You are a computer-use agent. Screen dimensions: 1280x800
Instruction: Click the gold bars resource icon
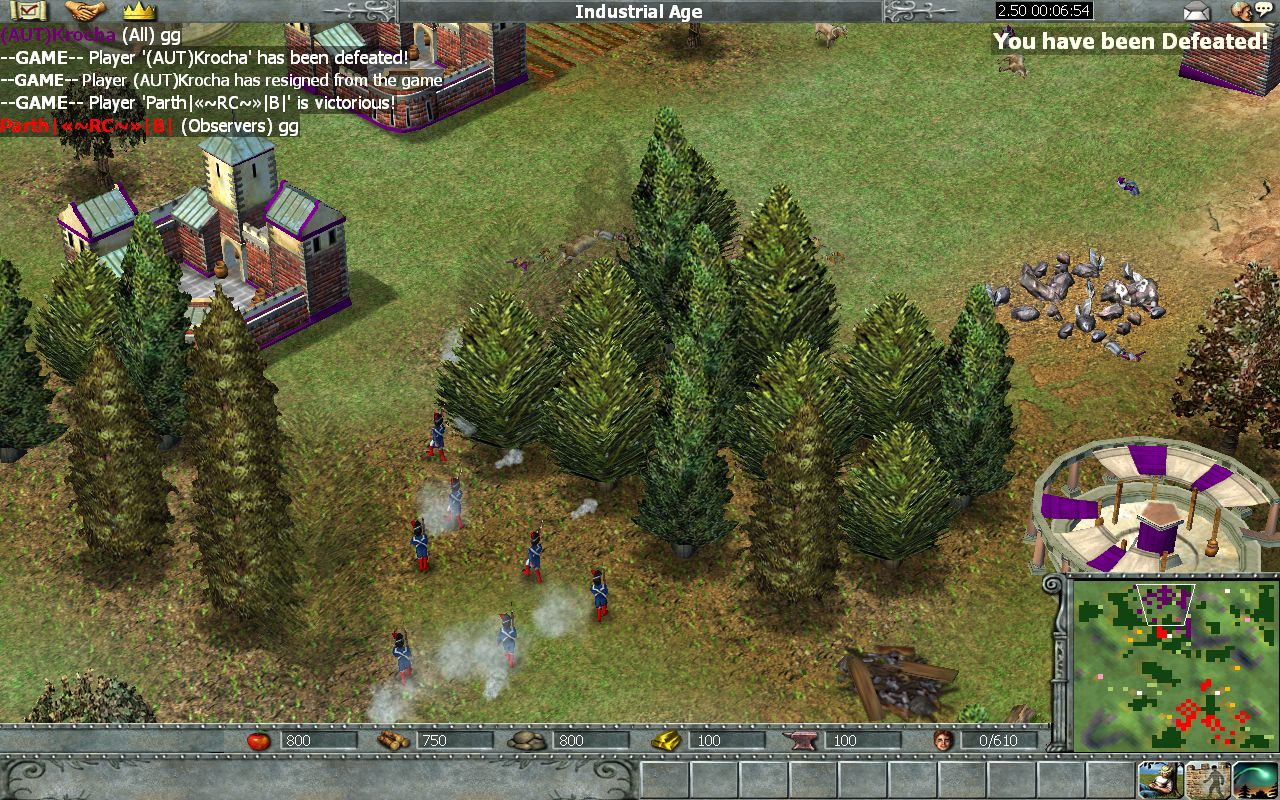tap(665, 740)
